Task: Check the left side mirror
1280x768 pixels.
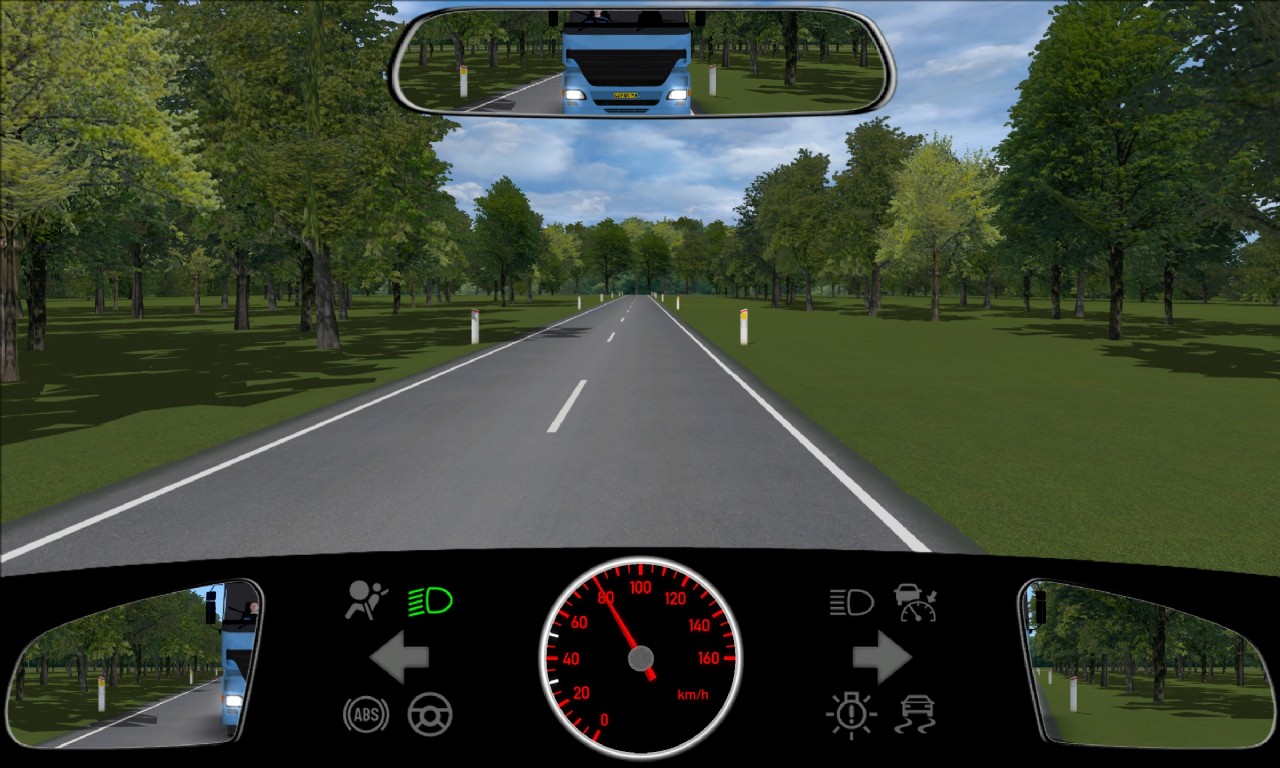Action: [x=135, y=665]
